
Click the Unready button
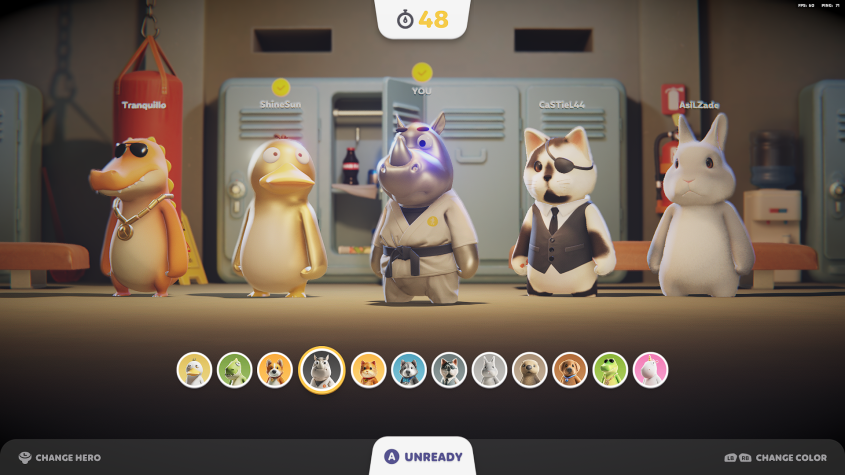tap(422, 457)
